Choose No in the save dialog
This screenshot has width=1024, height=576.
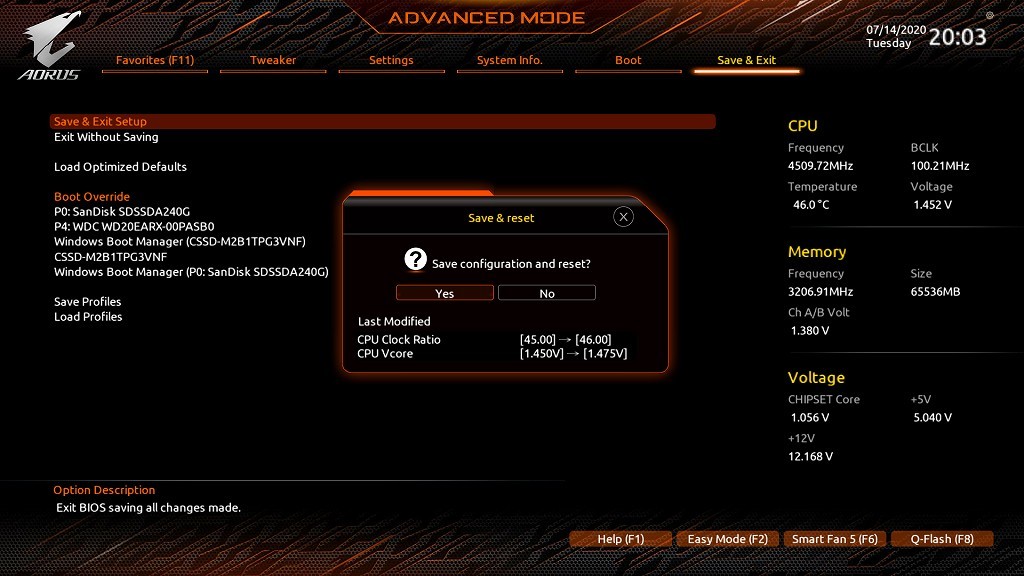(x=547, y=293)
